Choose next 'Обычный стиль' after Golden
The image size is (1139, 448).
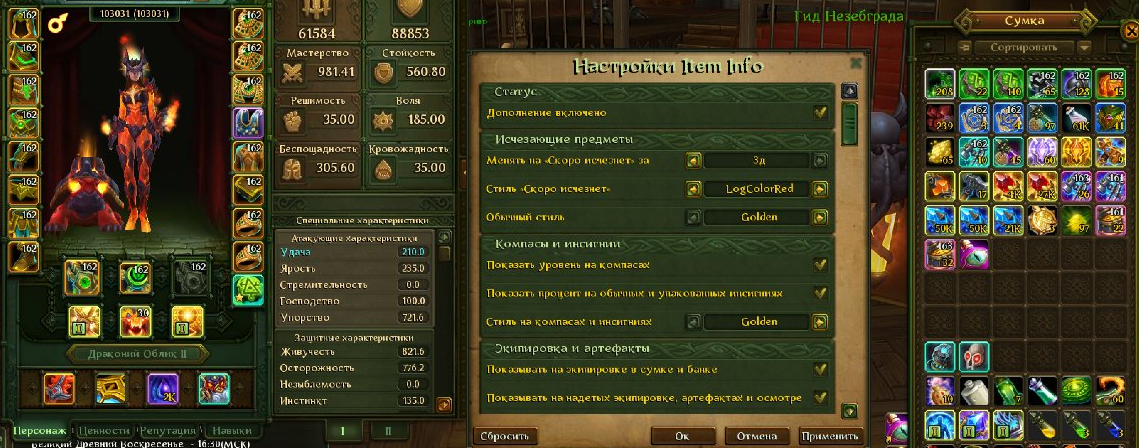tap(820, 217)
